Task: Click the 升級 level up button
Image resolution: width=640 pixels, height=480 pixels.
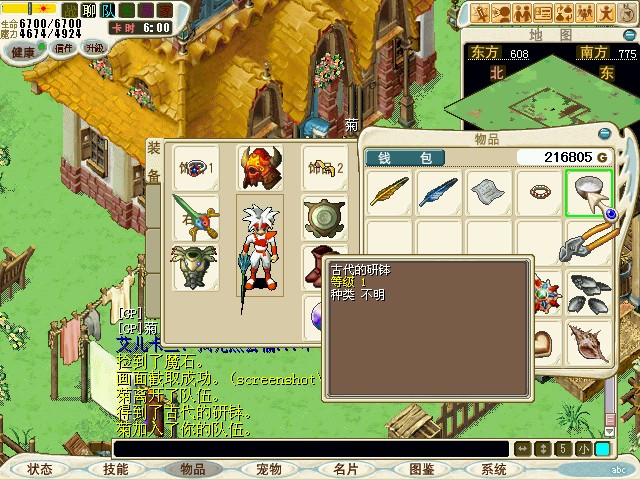Action: click(95, 47)
